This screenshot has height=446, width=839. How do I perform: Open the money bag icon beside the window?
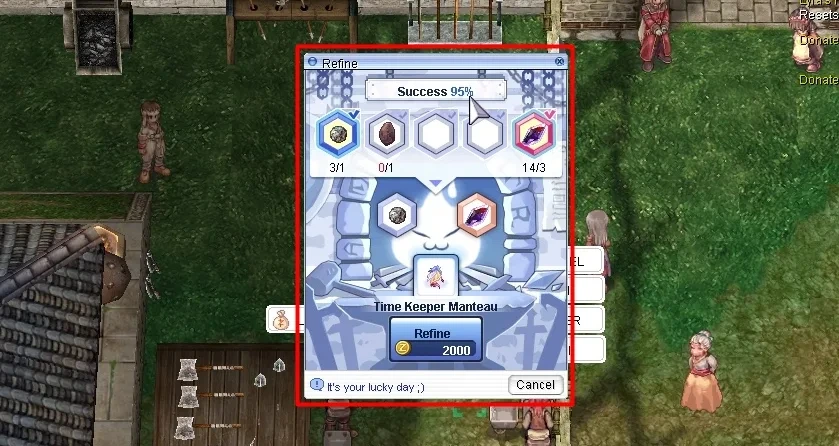pyautogui.click(x=279, y=320)
